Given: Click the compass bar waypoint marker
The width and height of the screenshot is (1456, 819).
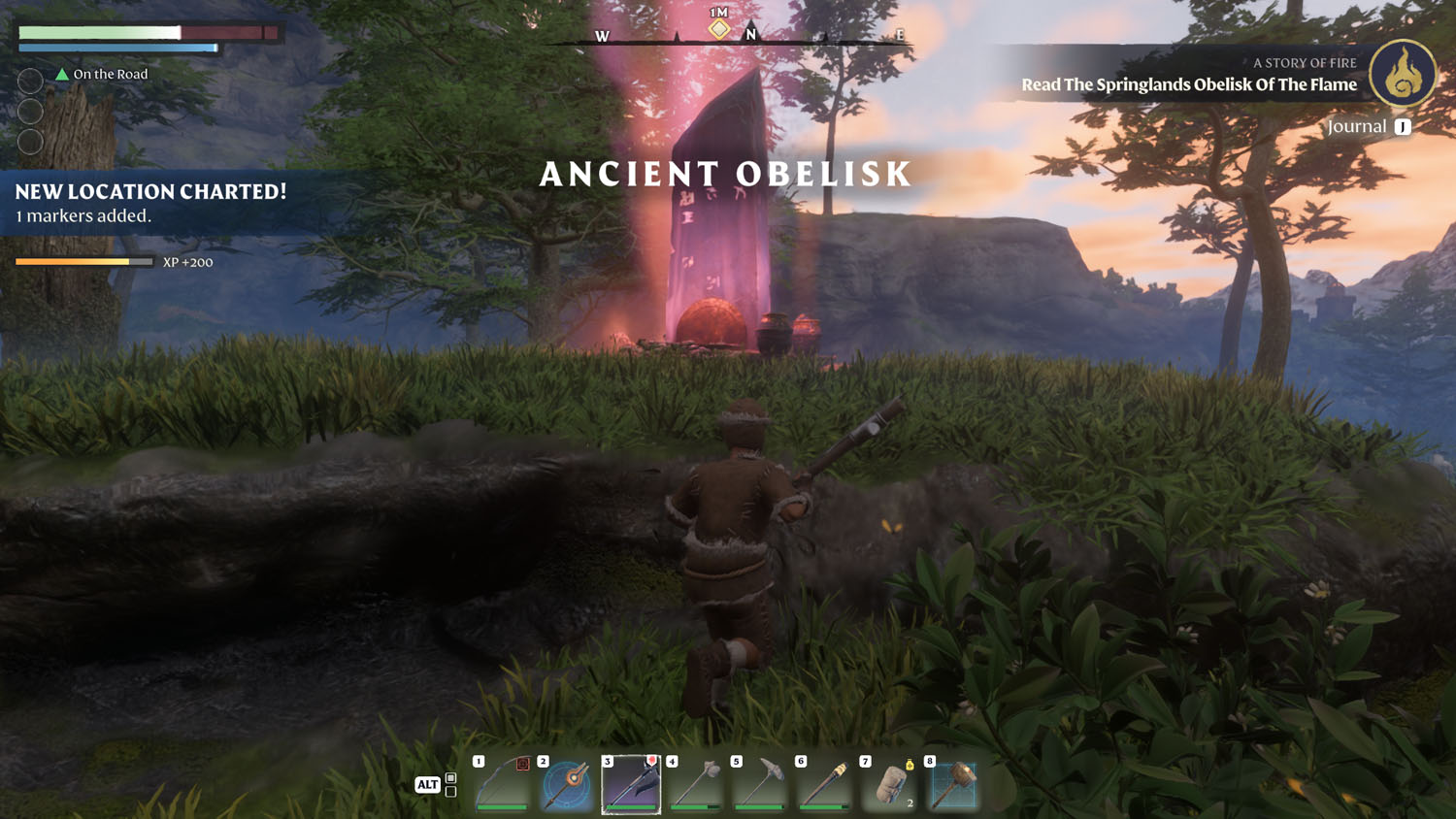Looking at the screenshot, I should click(x=718, y=29).
